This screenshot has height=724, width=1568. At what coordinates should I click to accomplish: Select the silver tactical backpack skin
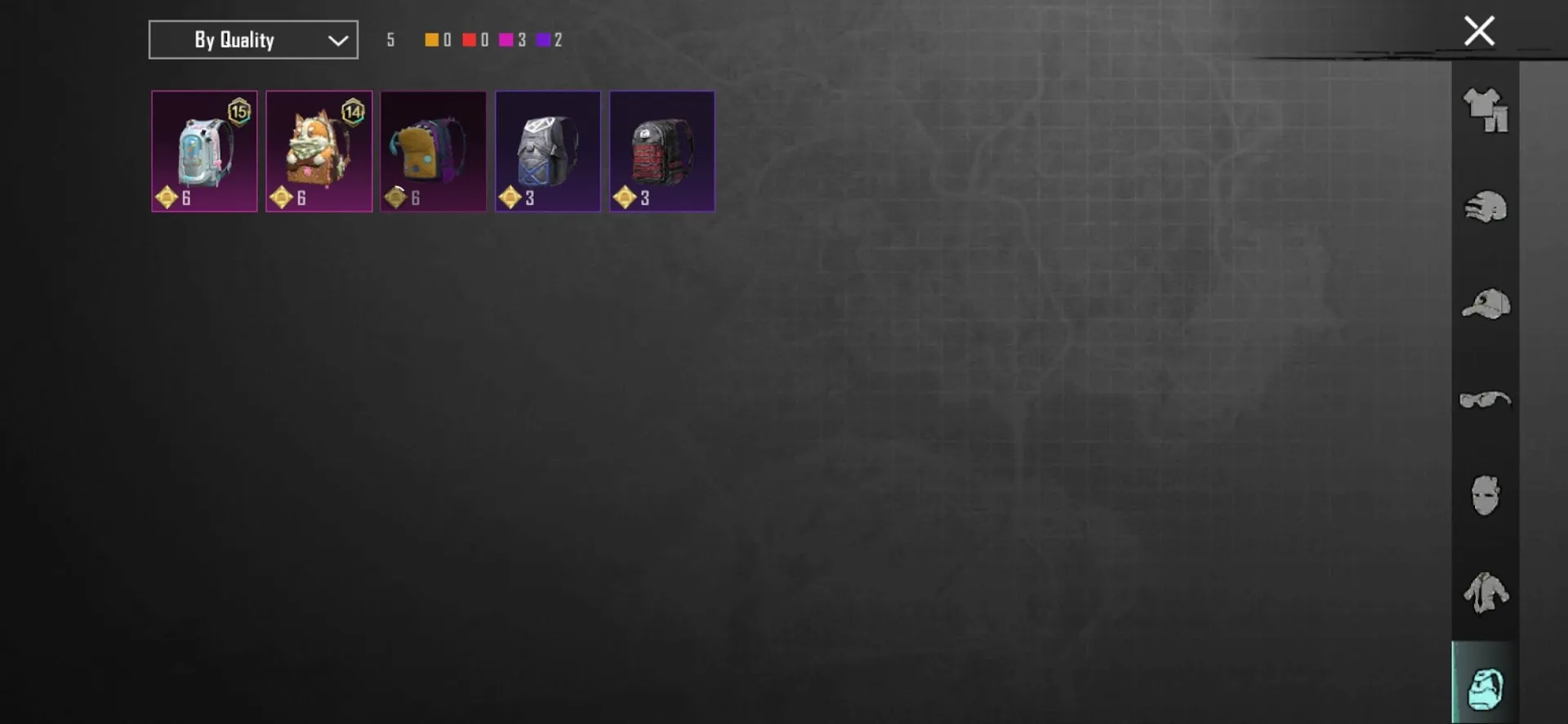[547, 151]
